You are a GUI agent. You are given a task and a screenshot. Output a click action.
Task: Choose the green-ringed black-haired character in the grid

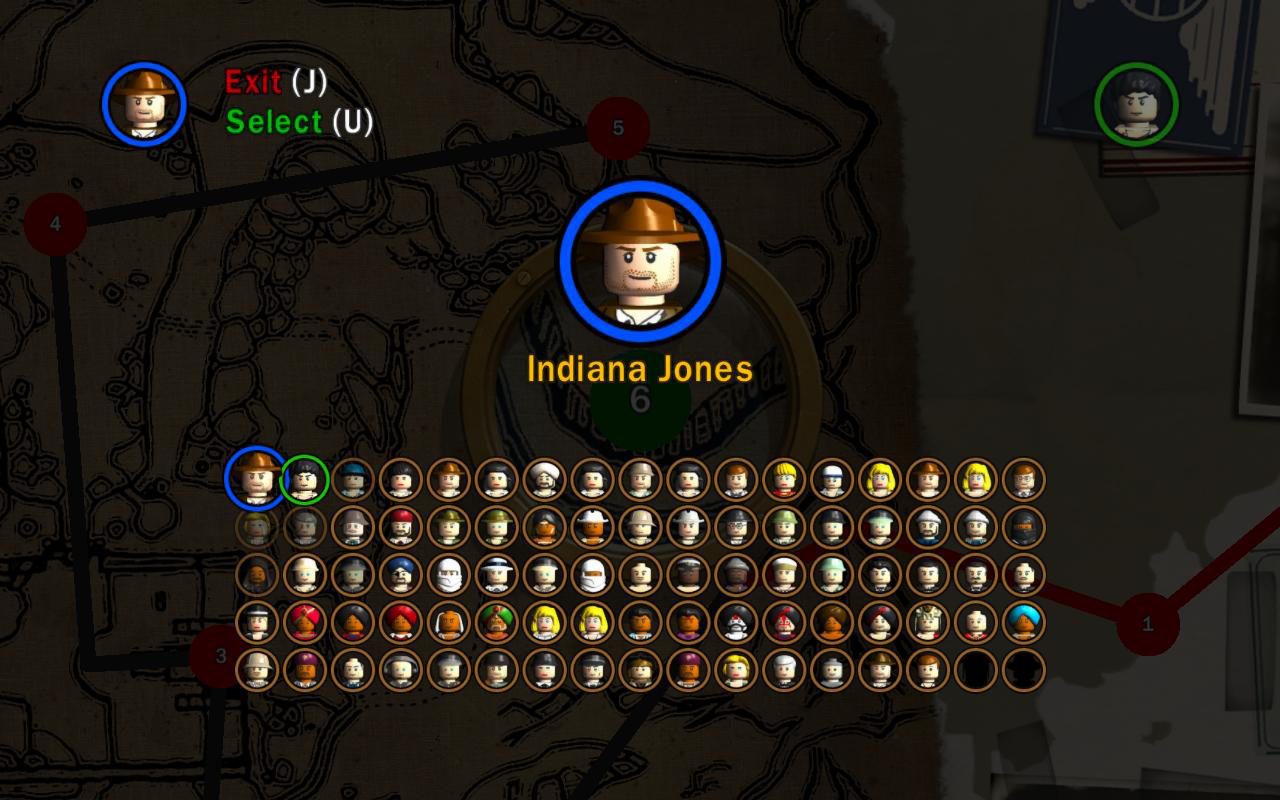pyautogui.click(x=305, y=480)
